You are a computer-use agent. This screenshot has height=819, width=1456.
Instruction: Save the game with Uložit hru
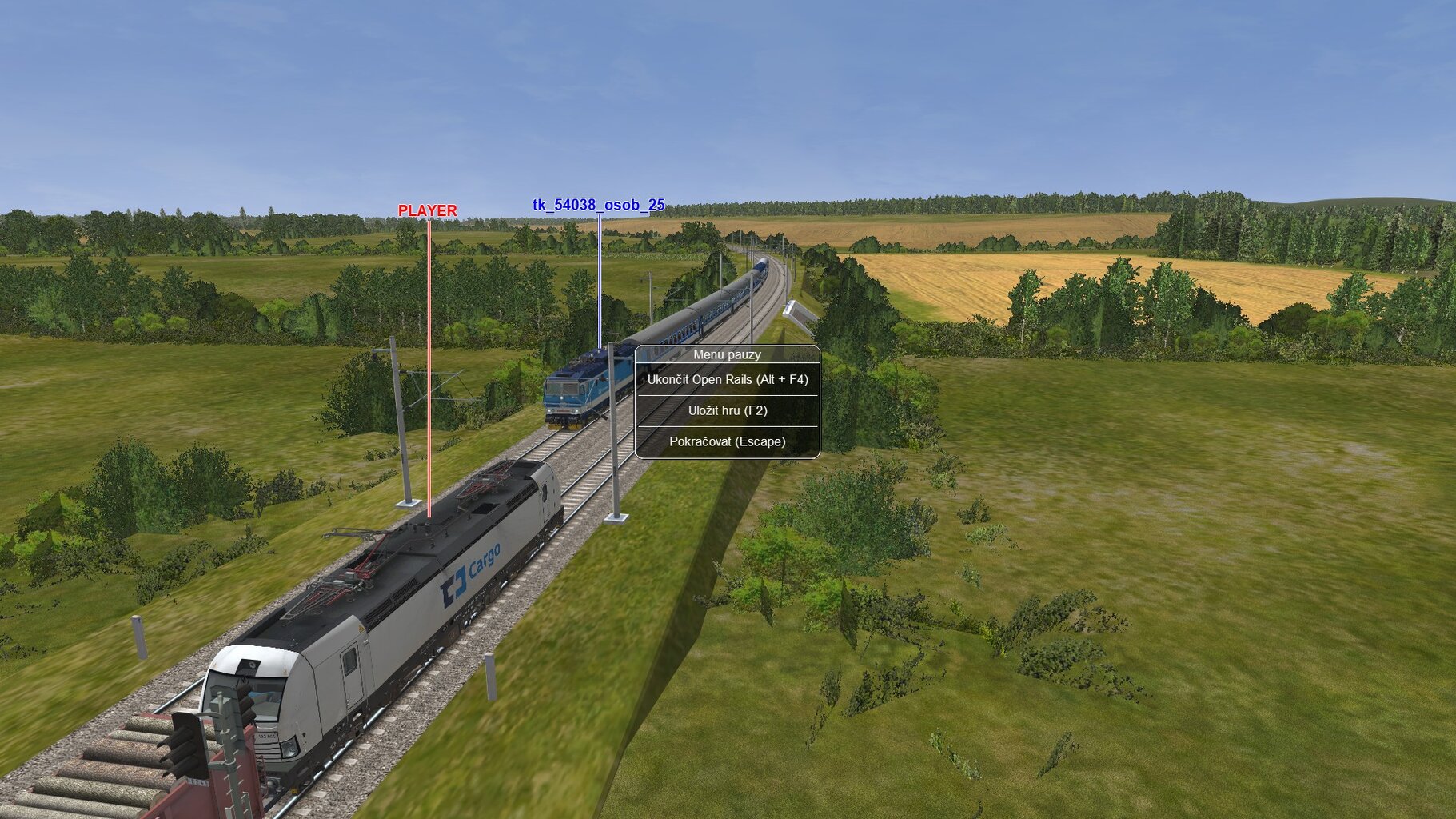click(727, 411)
